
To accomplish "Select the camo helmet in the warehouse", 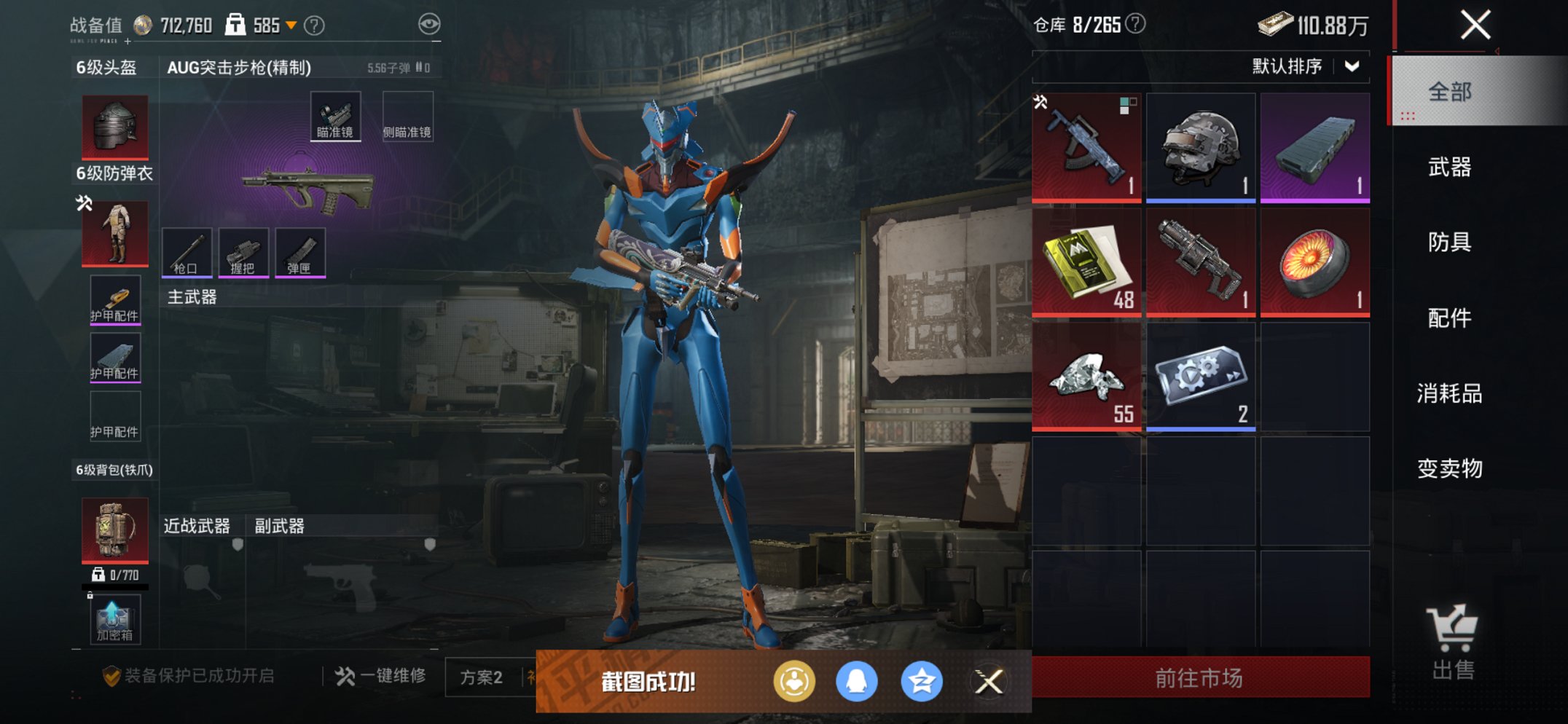I will coord(1200,147).
